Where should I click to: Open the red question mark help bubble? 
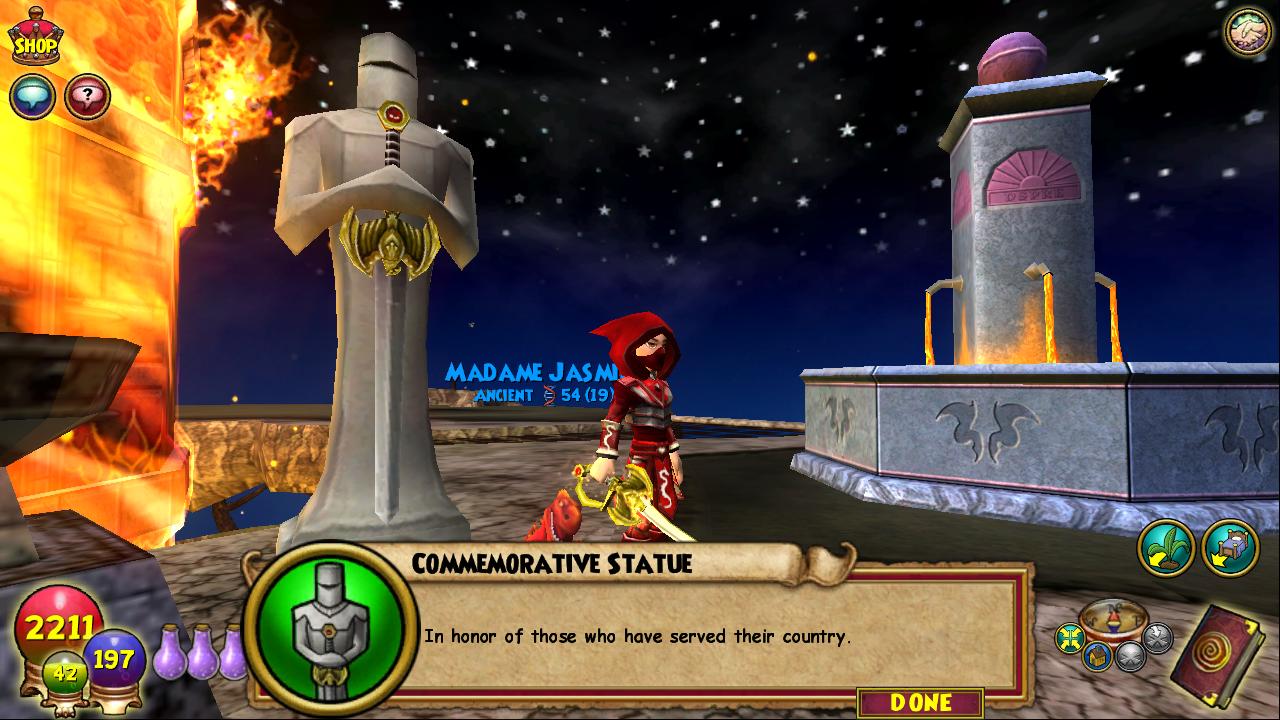(87, 97)
